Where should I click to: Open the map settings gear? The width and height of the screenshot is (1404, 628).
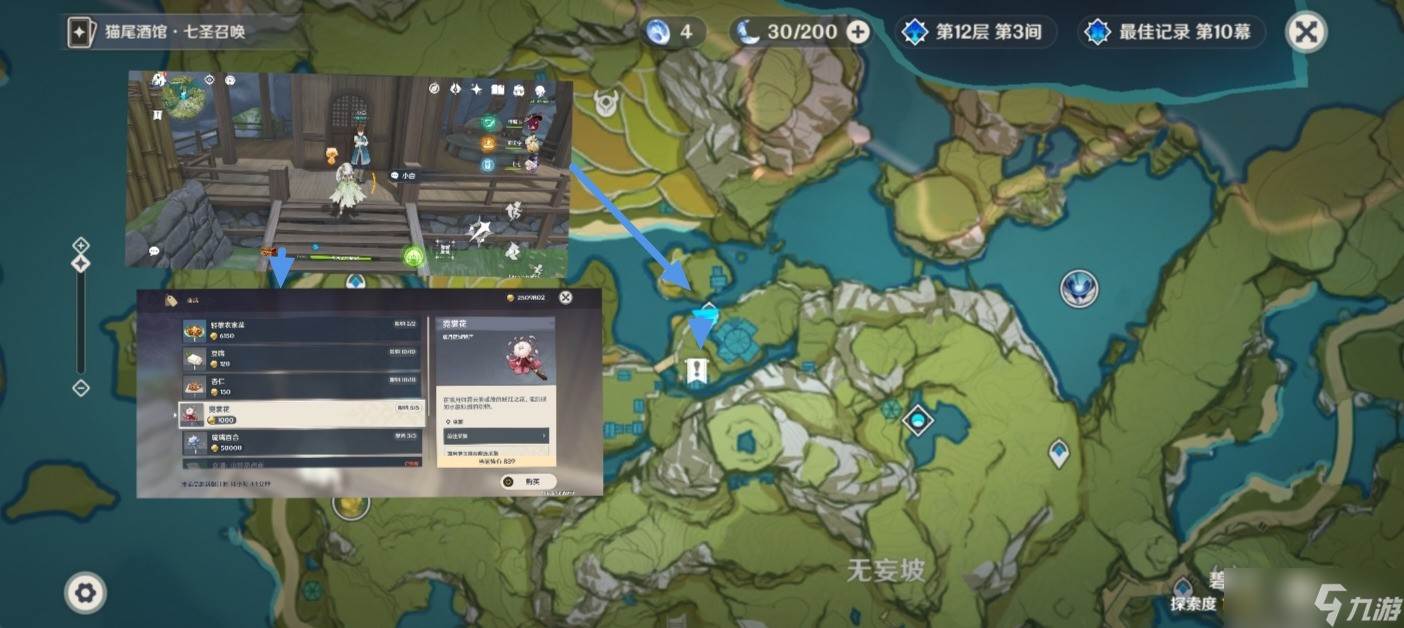click(x=85, y=593)
